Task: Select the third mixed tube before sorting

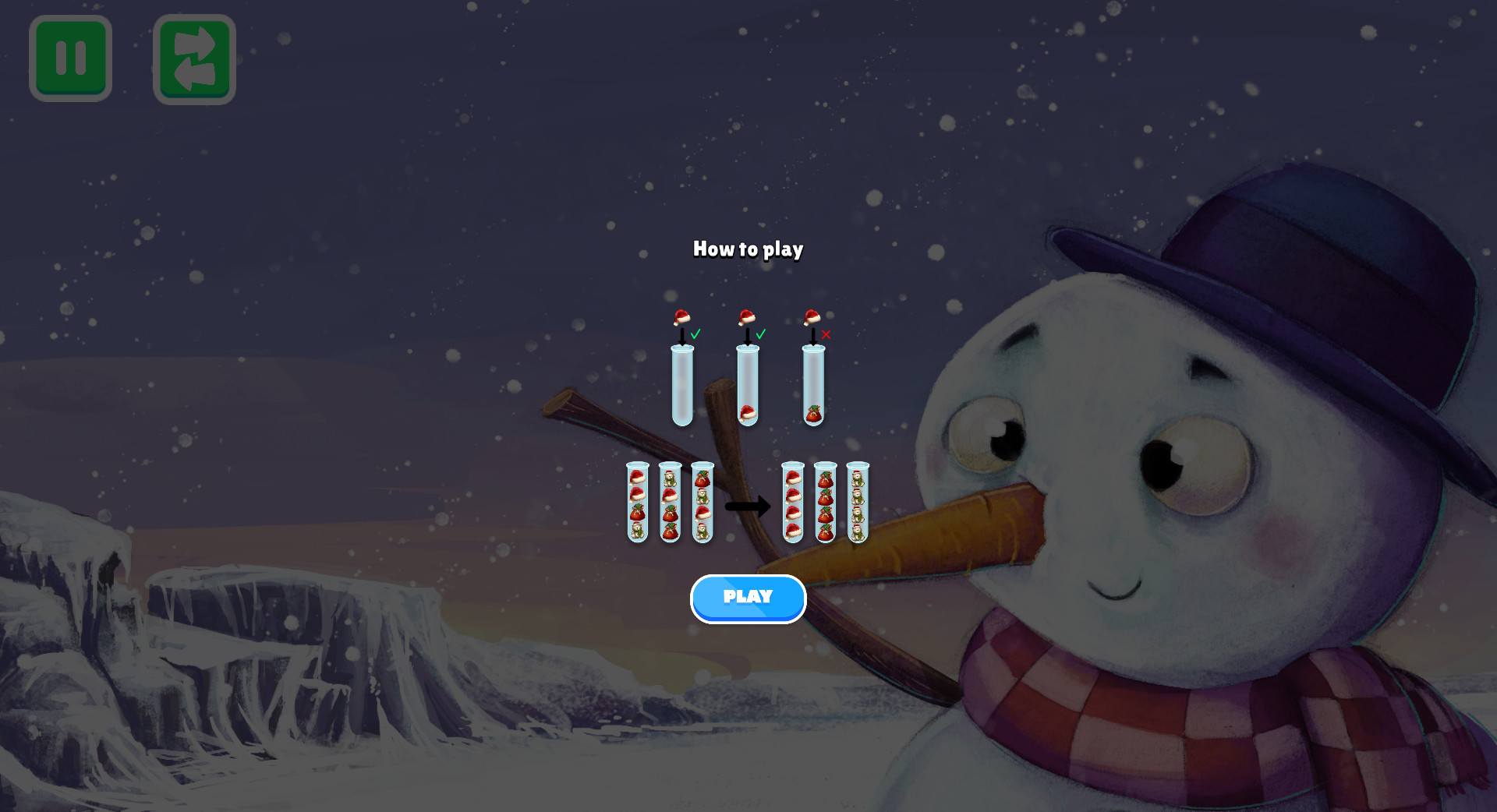Action: click(703, 503)
